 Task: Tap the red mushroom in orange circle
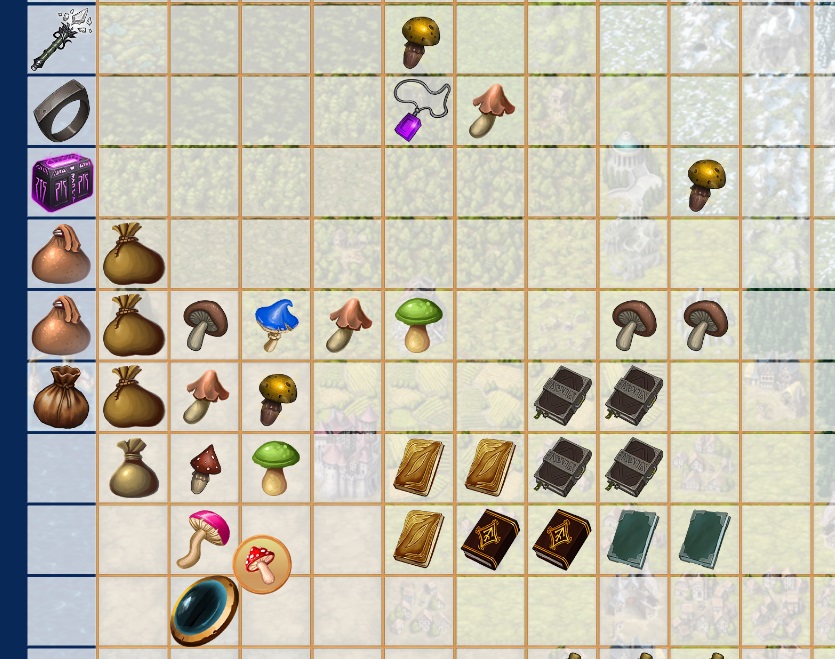point(262,564)
